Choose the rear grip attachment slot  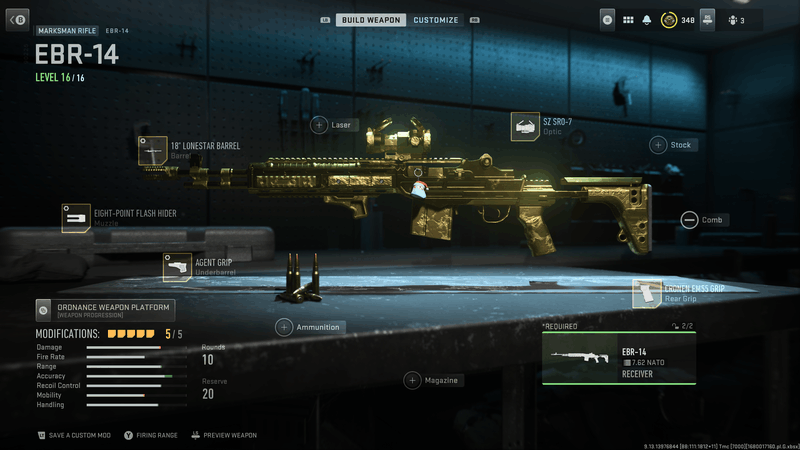(647, 293)
